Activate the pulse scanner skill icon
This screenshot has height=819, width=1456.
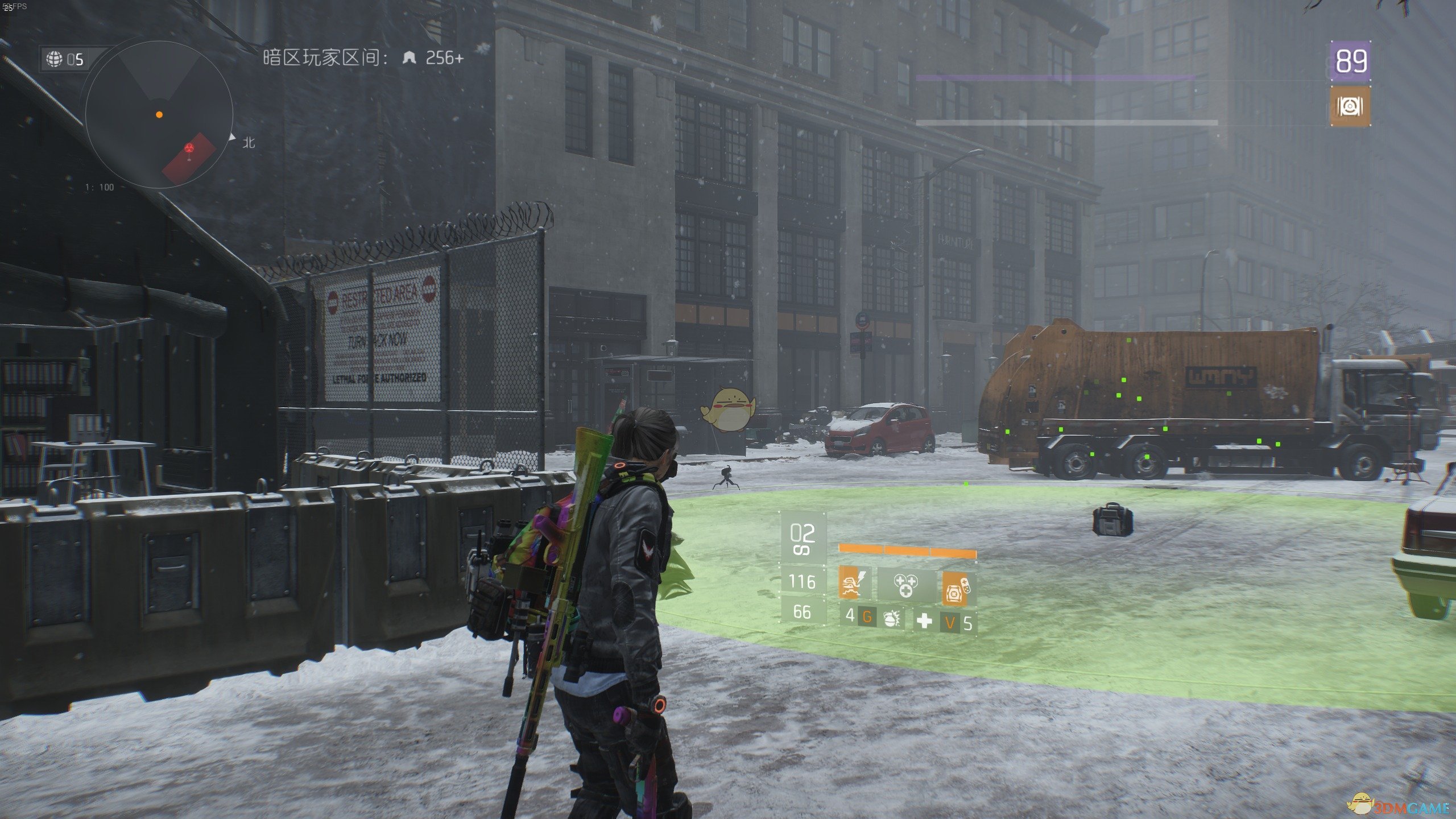pos(855,582)
